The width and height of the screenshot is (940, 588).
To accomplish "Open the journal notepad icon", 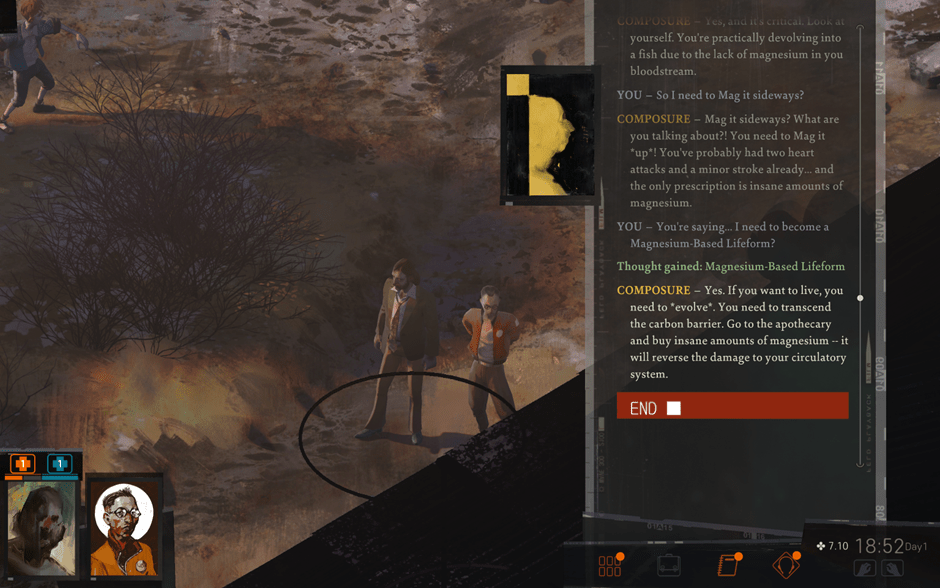I will pyautogui.click(x=728, y=566).
